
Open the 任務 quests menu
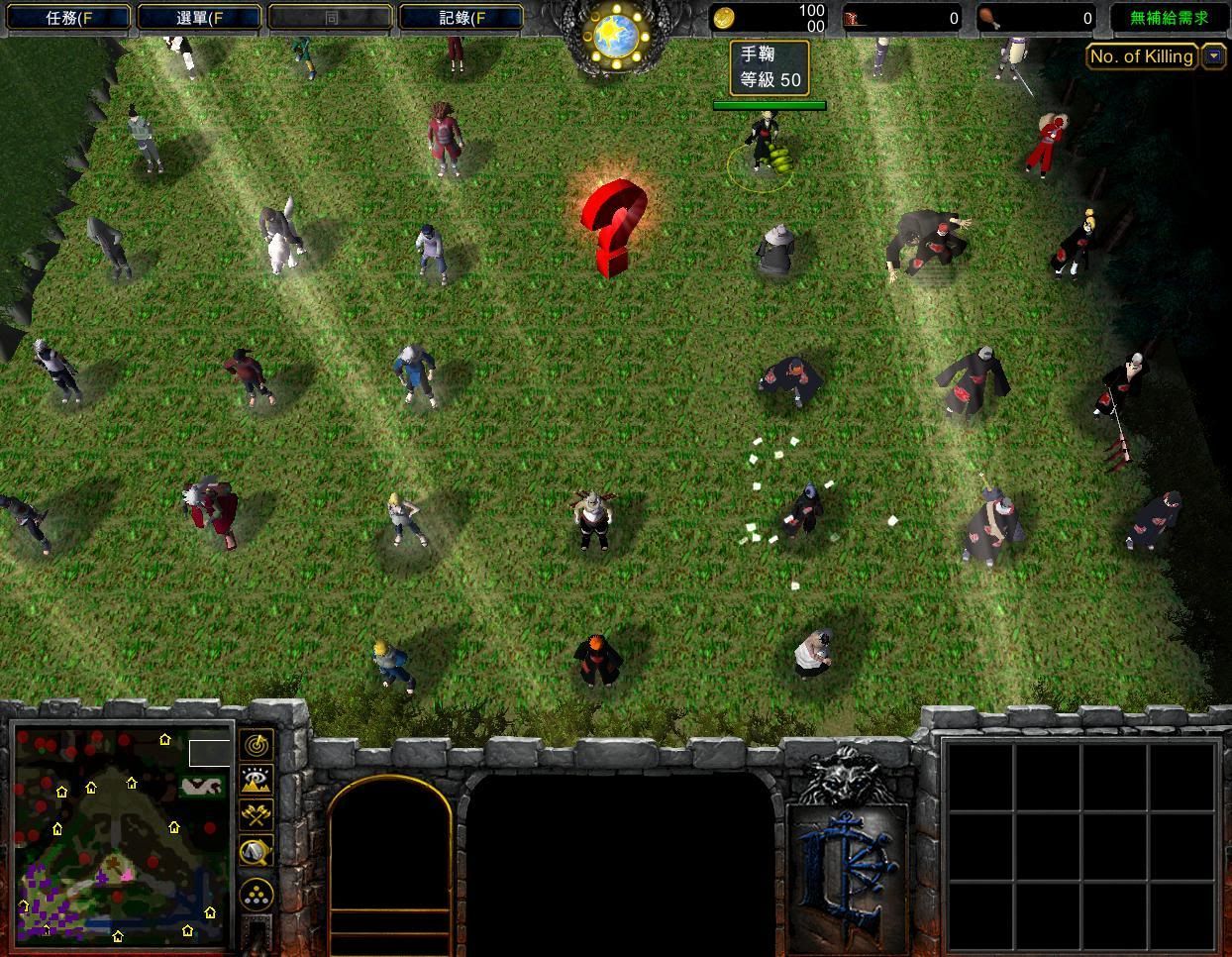coord(65,18)
